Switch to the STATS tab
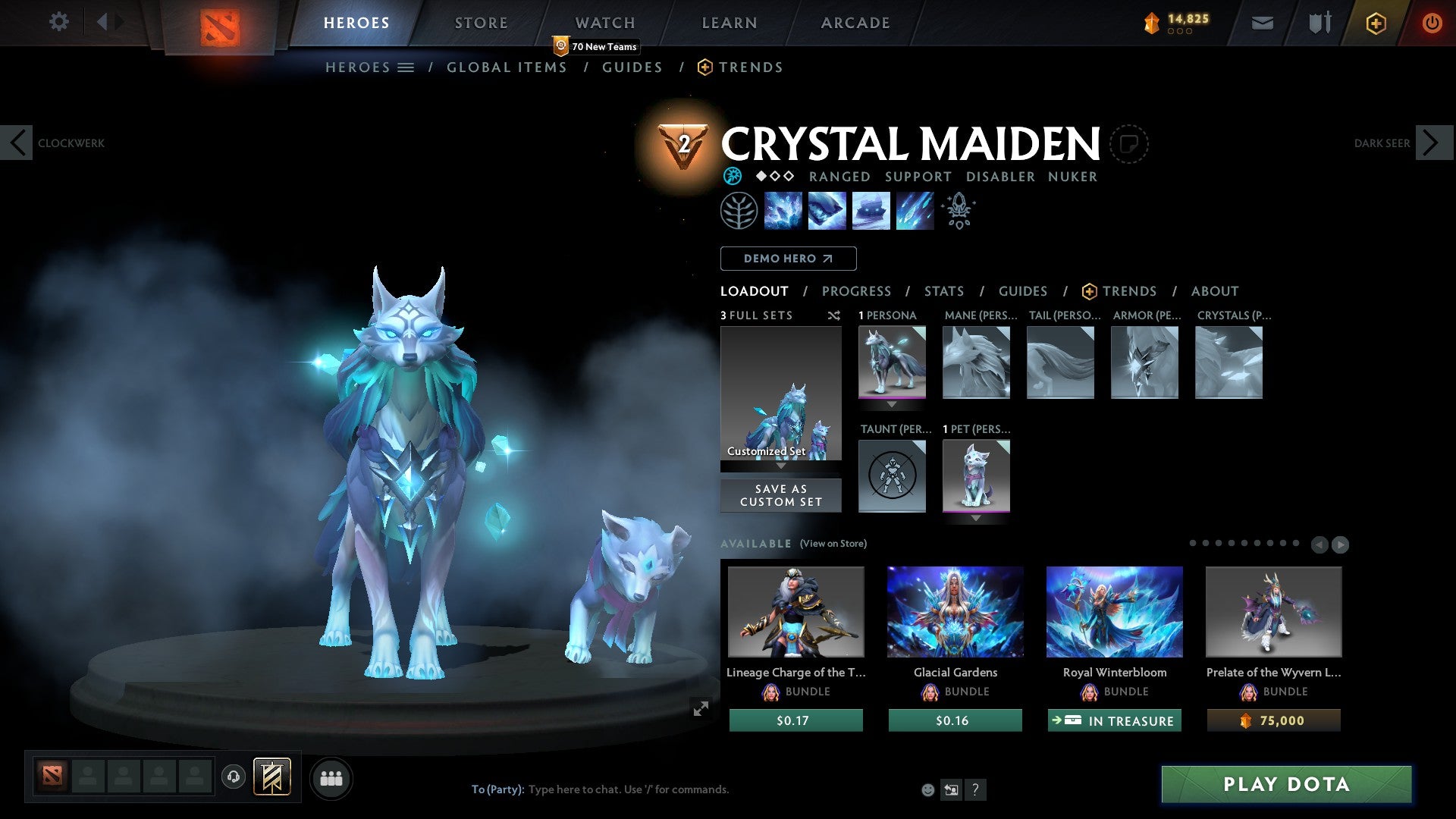Screen dimensions: 1456x819 tap(943, 290)
